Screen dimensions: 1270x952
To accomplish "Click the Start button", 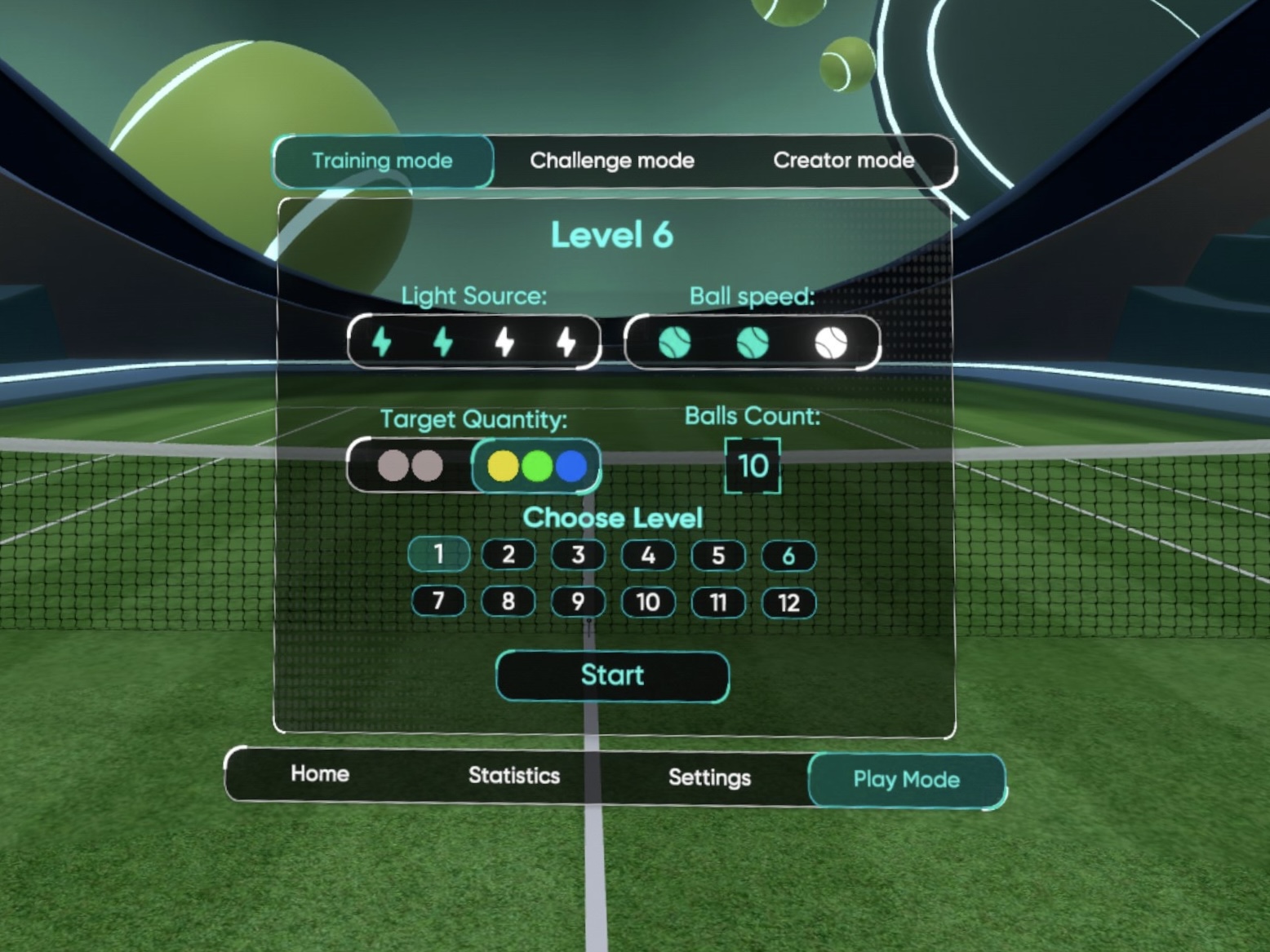I will click(612, 675).
